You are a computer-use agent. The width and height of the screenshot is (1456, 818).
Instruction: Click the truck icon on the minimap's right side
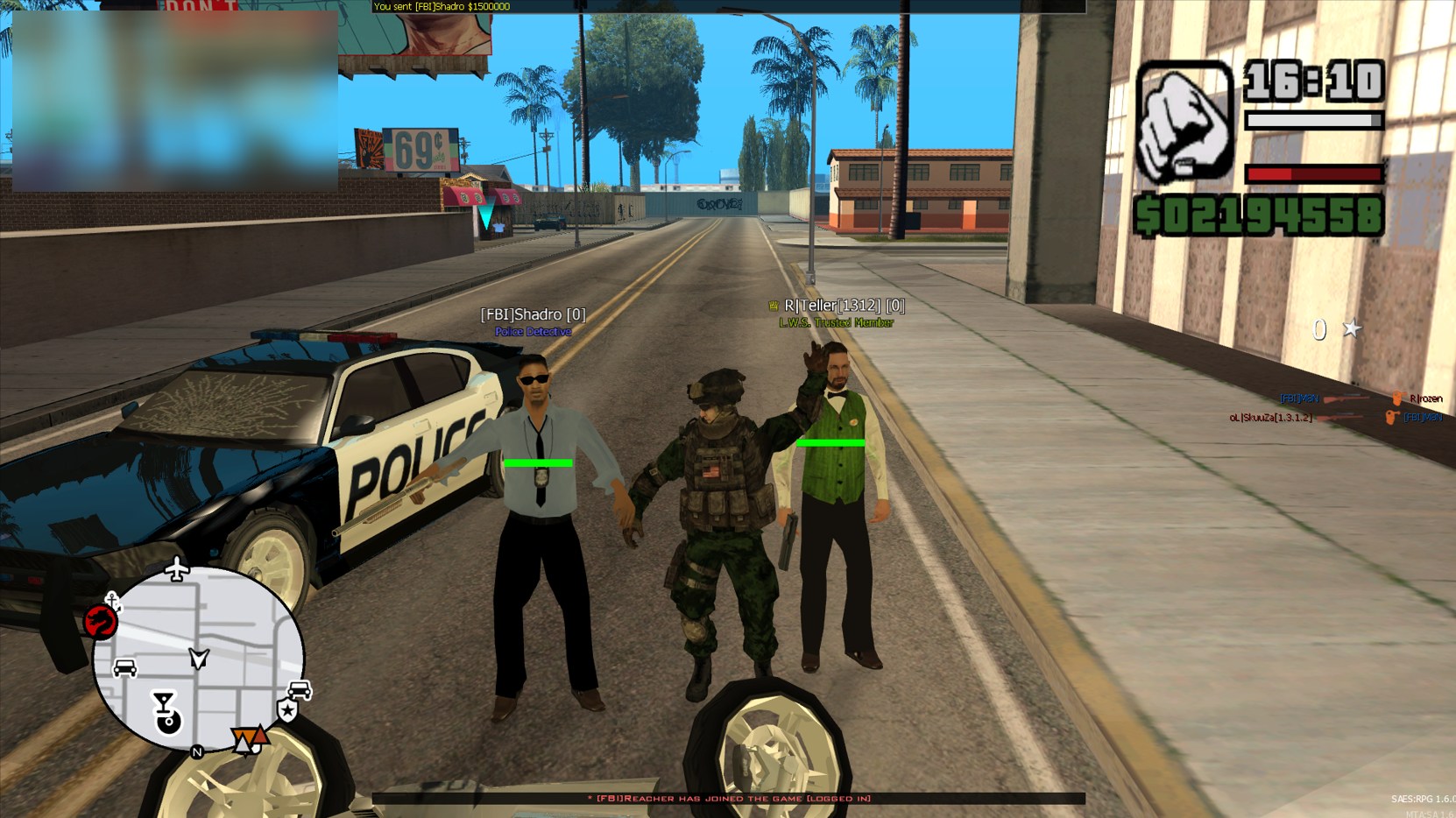click(x=298, y=688)
